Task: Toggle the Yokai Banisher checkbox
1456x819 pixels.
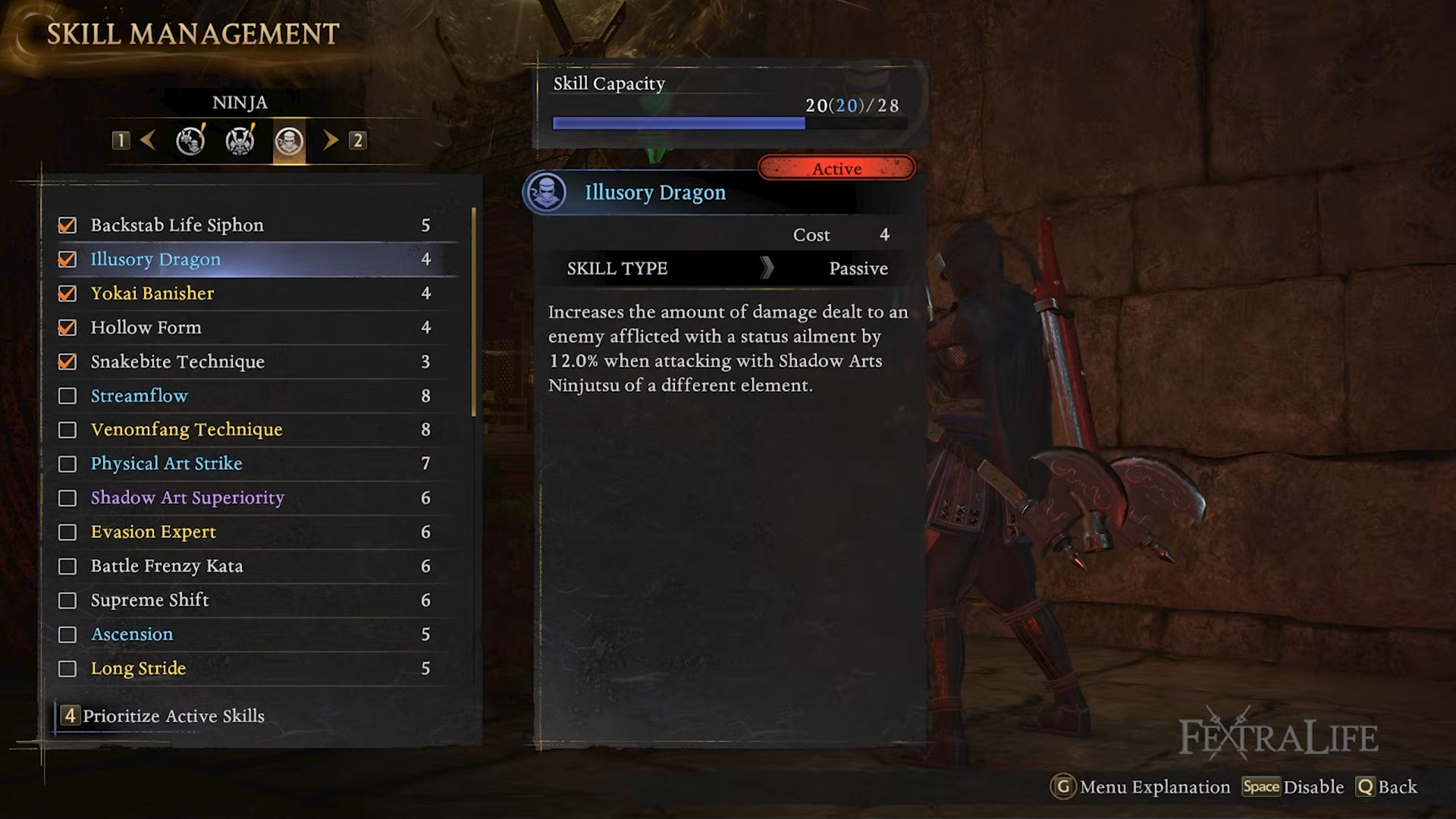Action: click(67, 293)
